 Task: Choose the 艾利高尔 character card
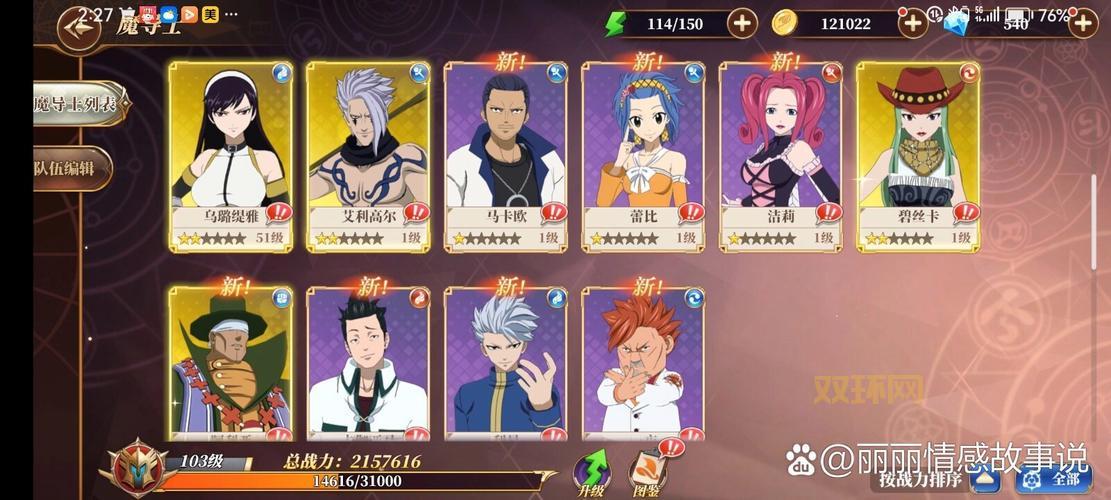click(x=368, y=155)
